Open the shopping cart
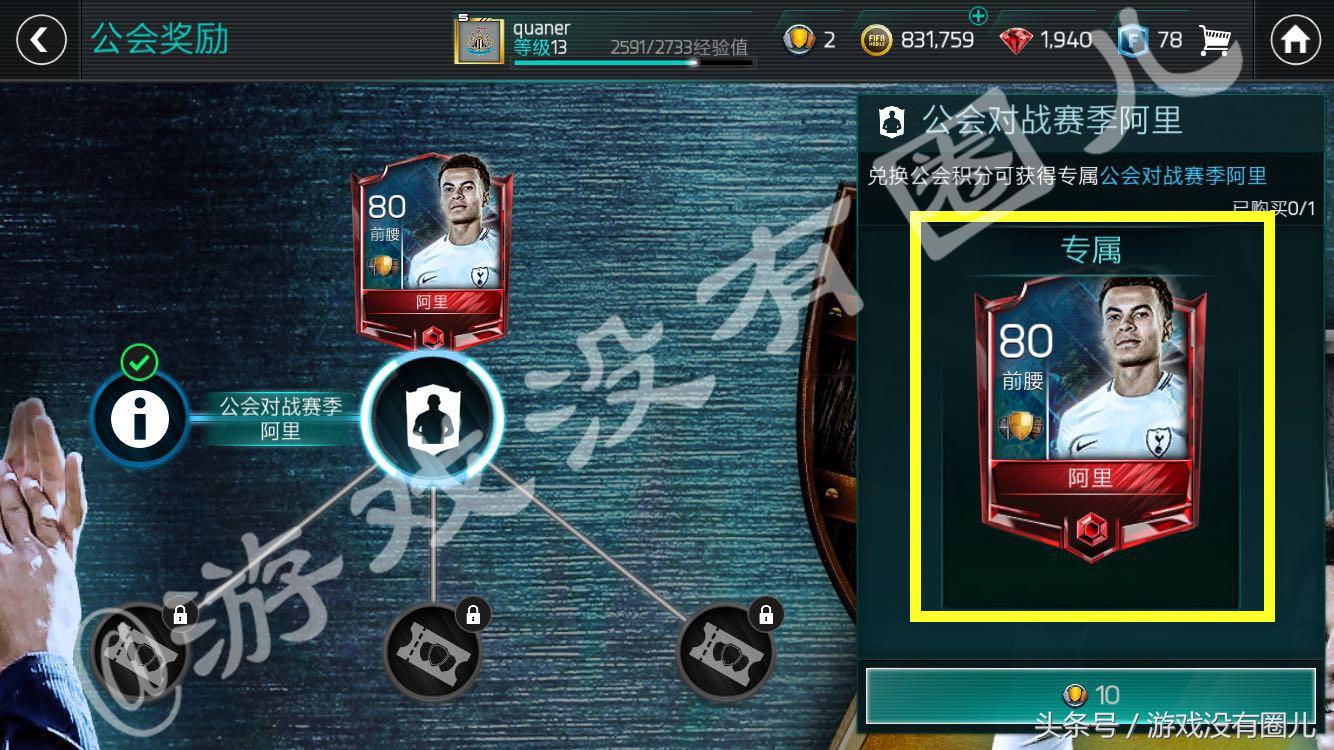Screen dimensions: 1334x750 tap(1216, 40)
